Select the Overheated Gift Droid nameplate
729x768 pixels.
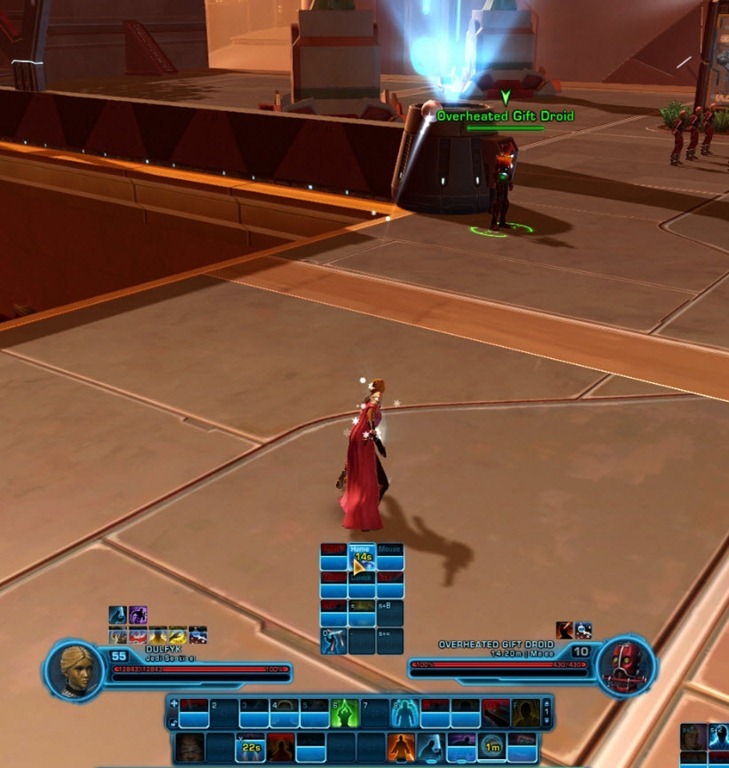[x=505, y=116]
